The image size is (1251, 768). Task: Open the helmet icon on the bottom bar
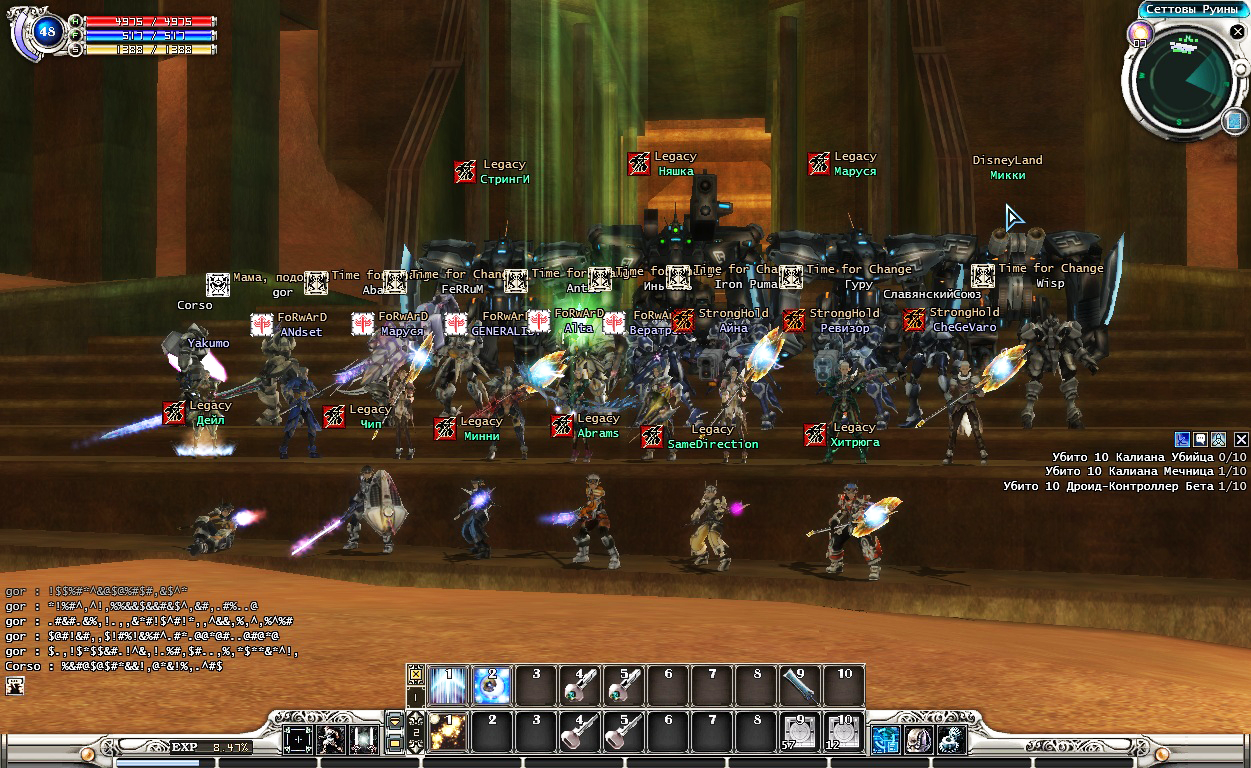[919, 740]
